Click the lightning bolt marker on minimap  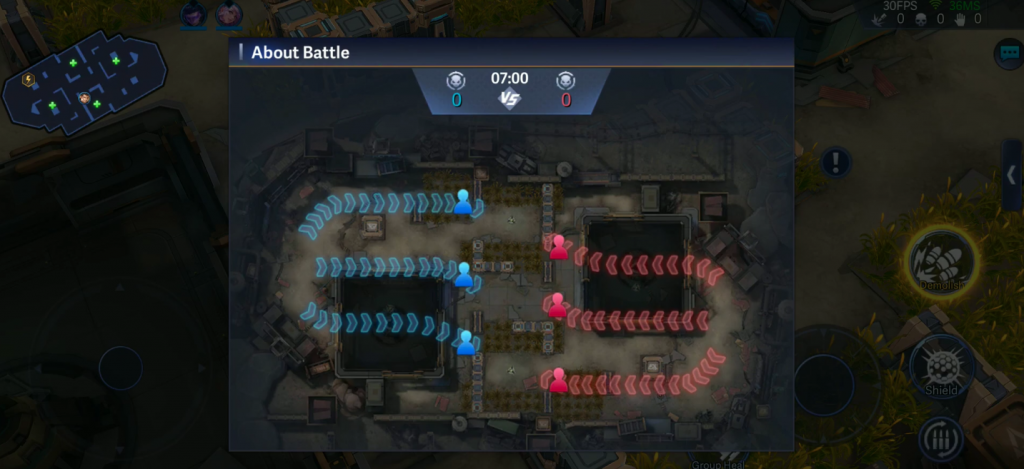28,79
